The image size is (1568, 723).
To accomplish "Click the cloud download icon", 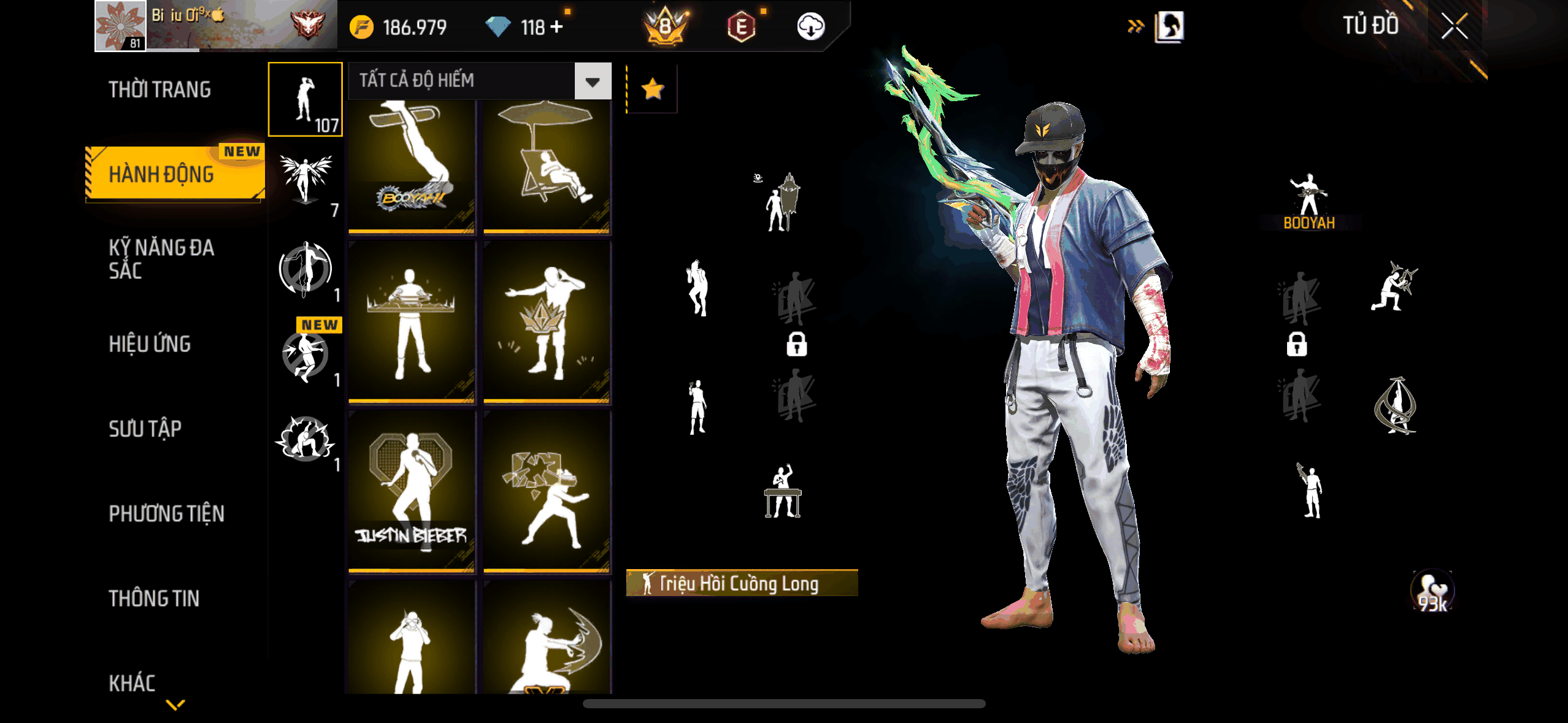I will click(x=810, y=27).
